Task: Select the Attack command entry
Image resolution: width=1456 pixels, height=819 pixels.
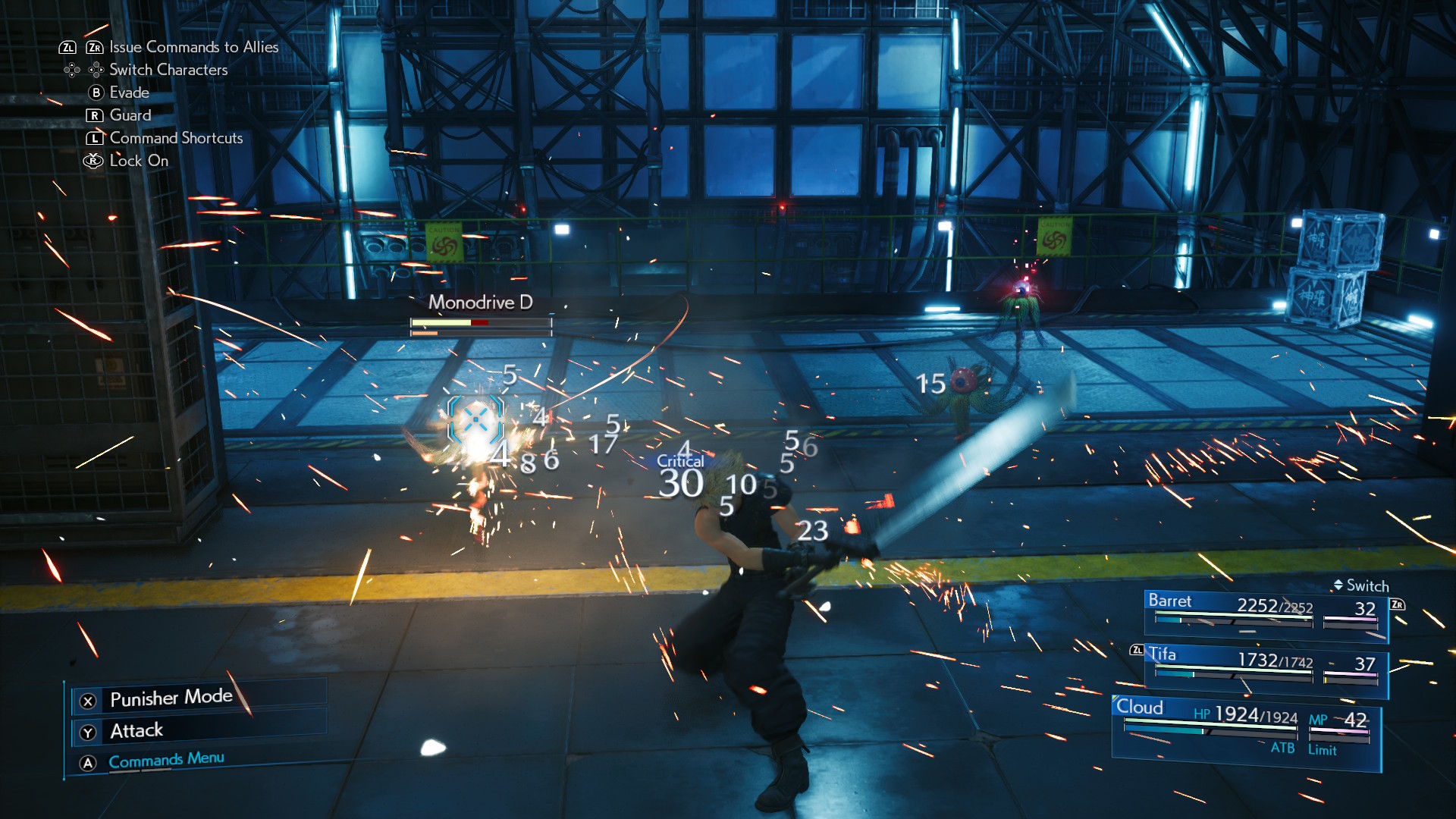Action: [136, 730]
